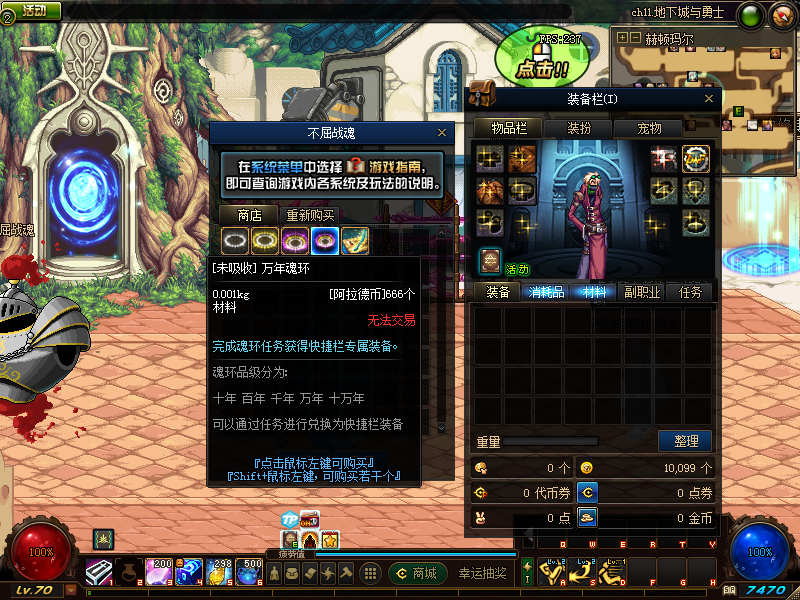Viewport: 800px width, 600px height.
Task: Switch to the 任务 quest items category
Action: tap(690, 292)
